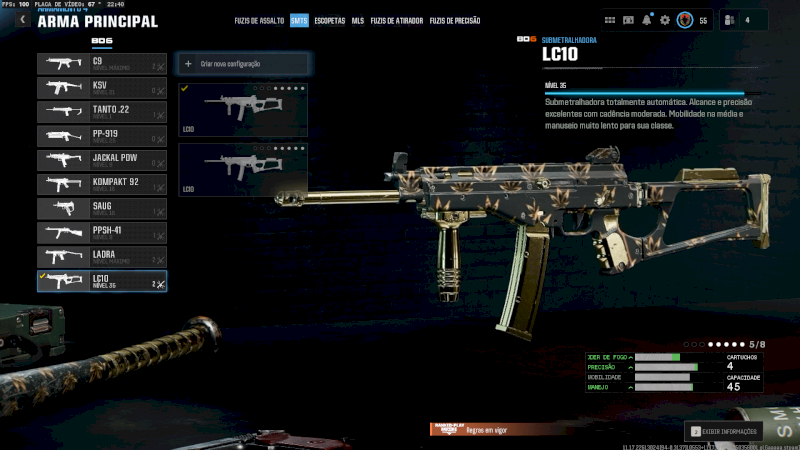Open the settings gear icon
The width and height of the screenshot is (800, 450).
point(665,20)
